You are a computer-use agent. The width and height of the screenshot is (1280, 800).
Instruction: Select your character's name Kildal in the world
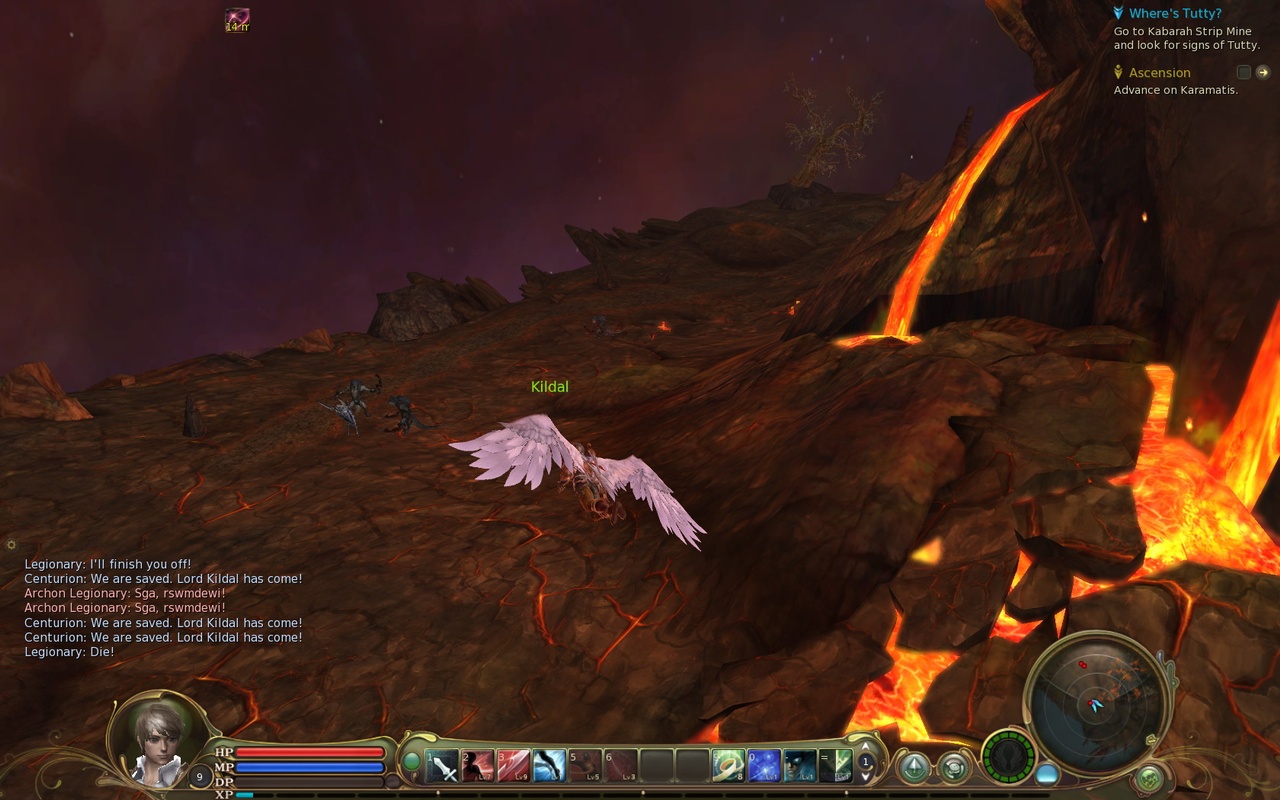point(549,386)
